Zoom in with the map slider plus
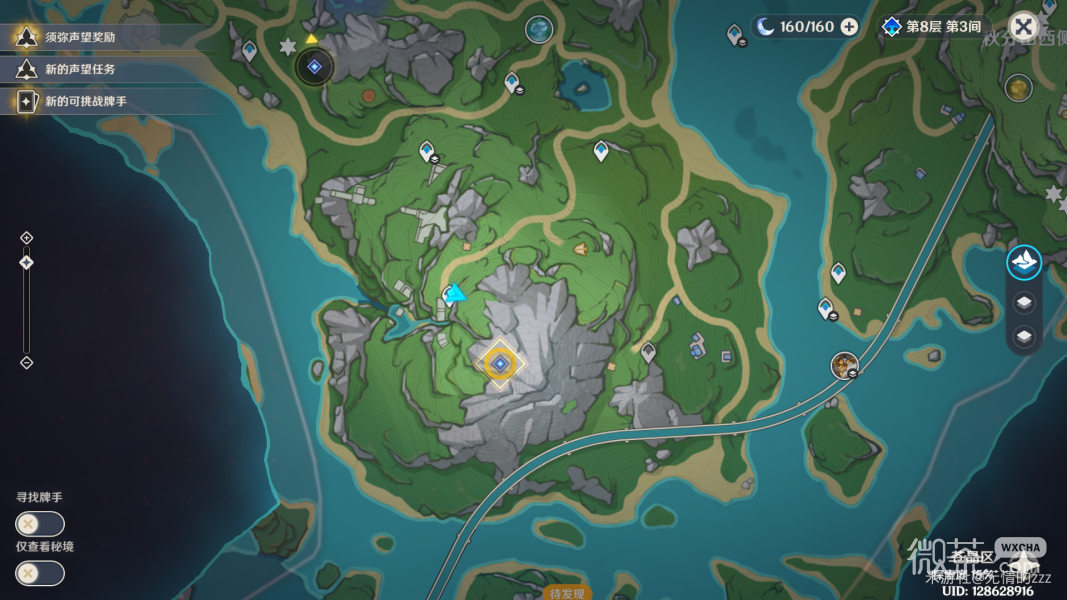 [27, 238]
